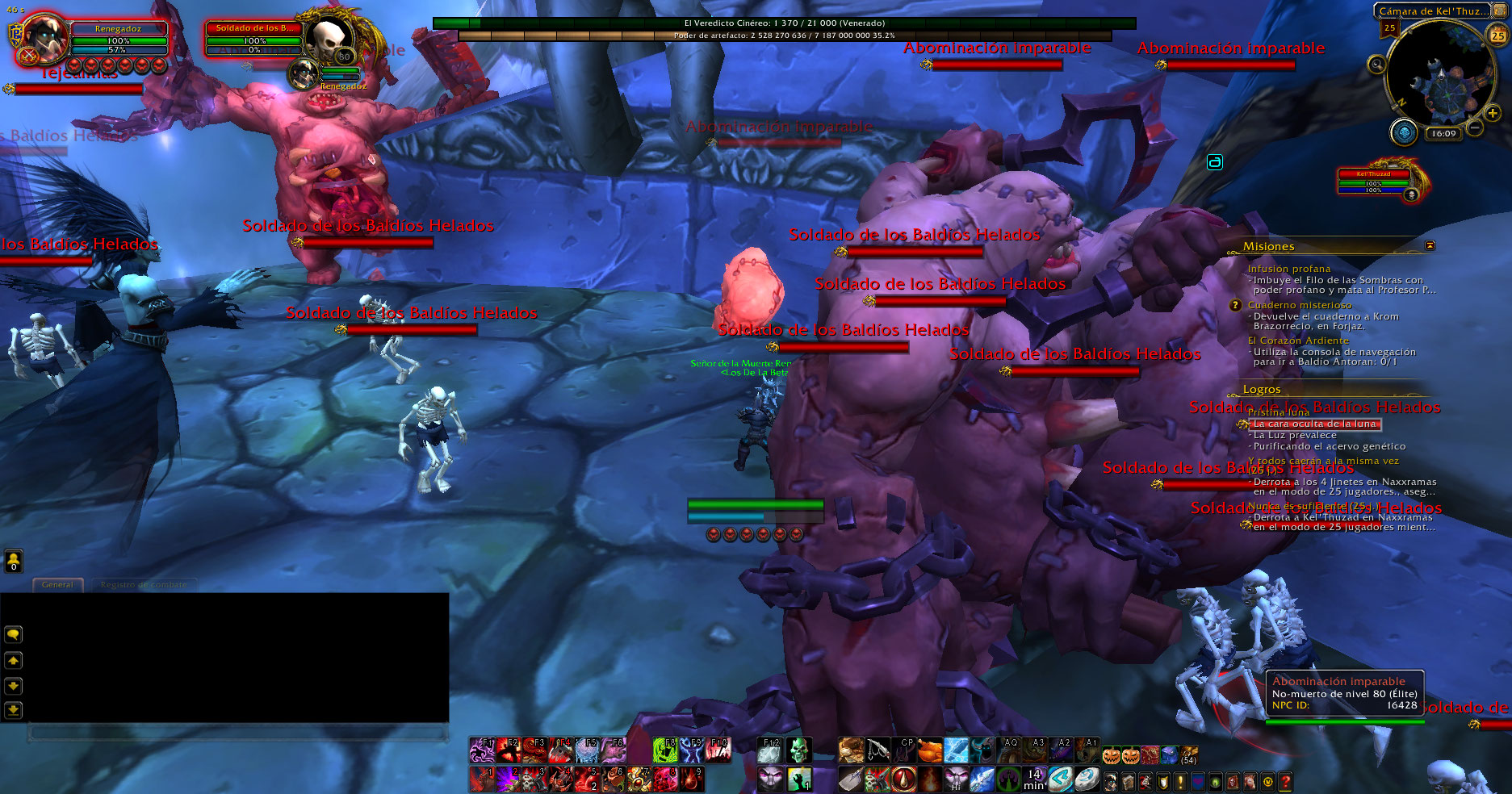Open the Cuaderno misterioso quest entry
This screenshot has width=1512, height=794.
[1299, 305]
